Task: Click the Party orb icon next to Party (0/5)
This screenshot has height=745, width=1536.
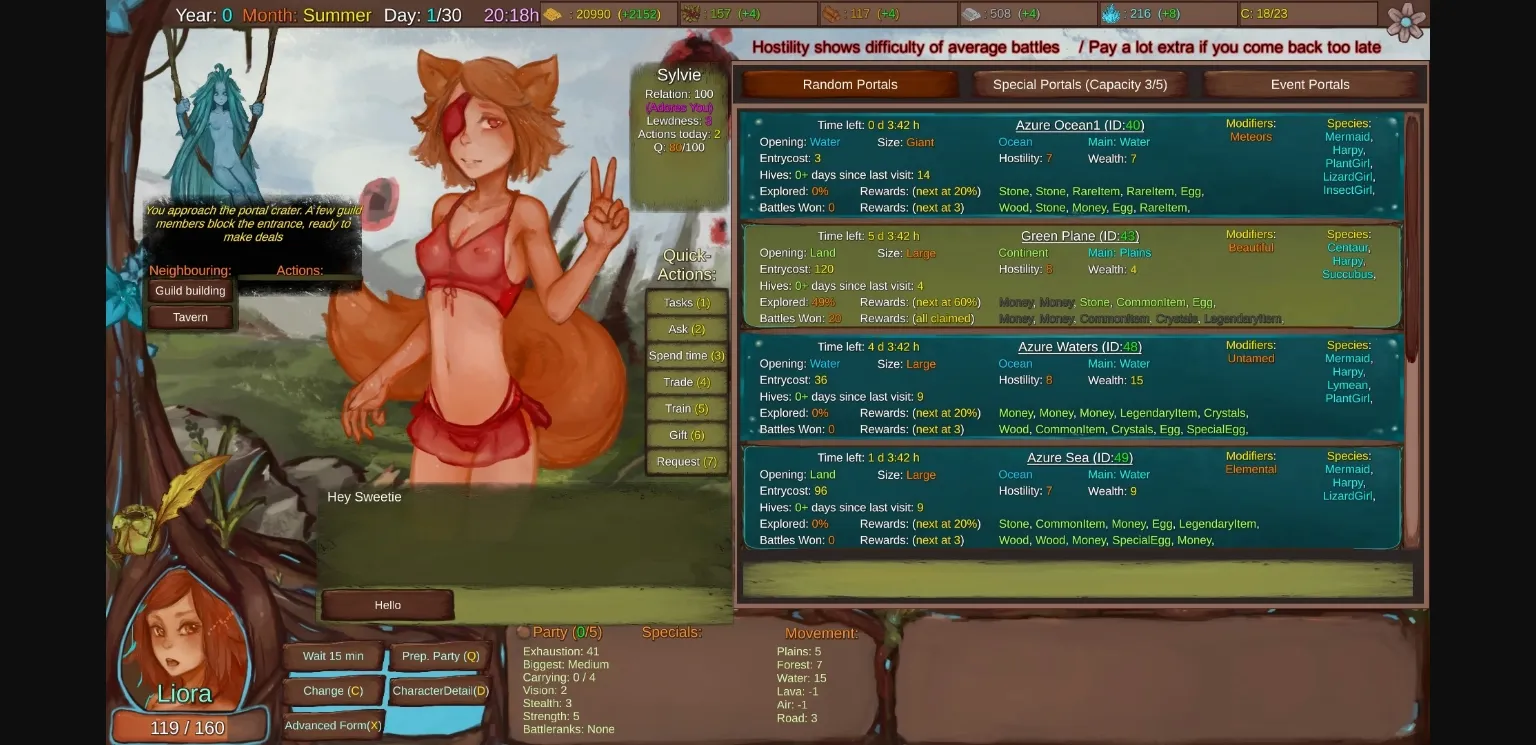Action: [x=521, y=631]
